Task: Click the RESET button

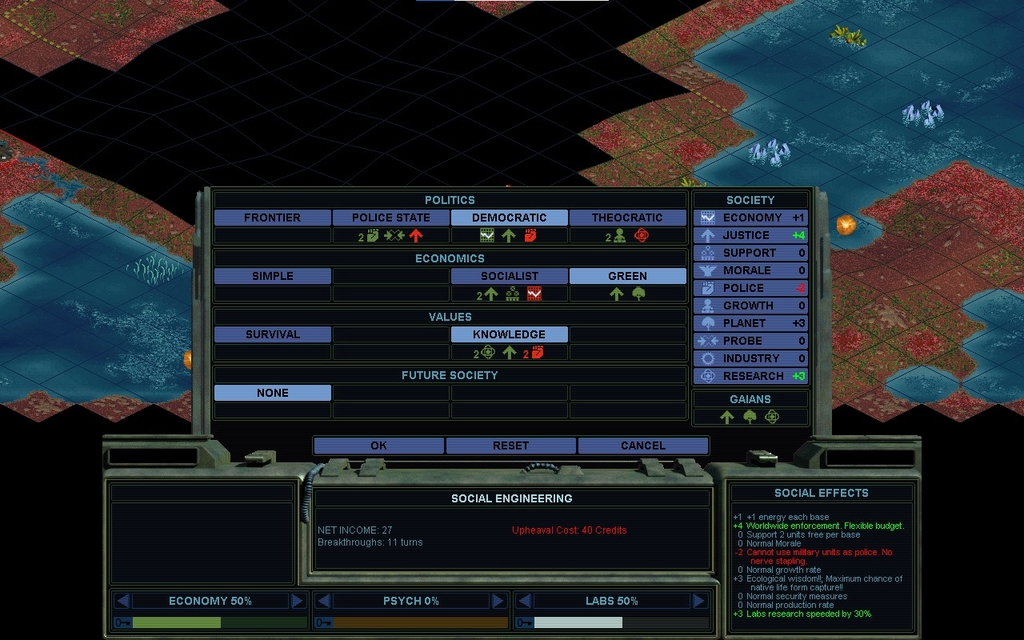Action: click(511, 446)
